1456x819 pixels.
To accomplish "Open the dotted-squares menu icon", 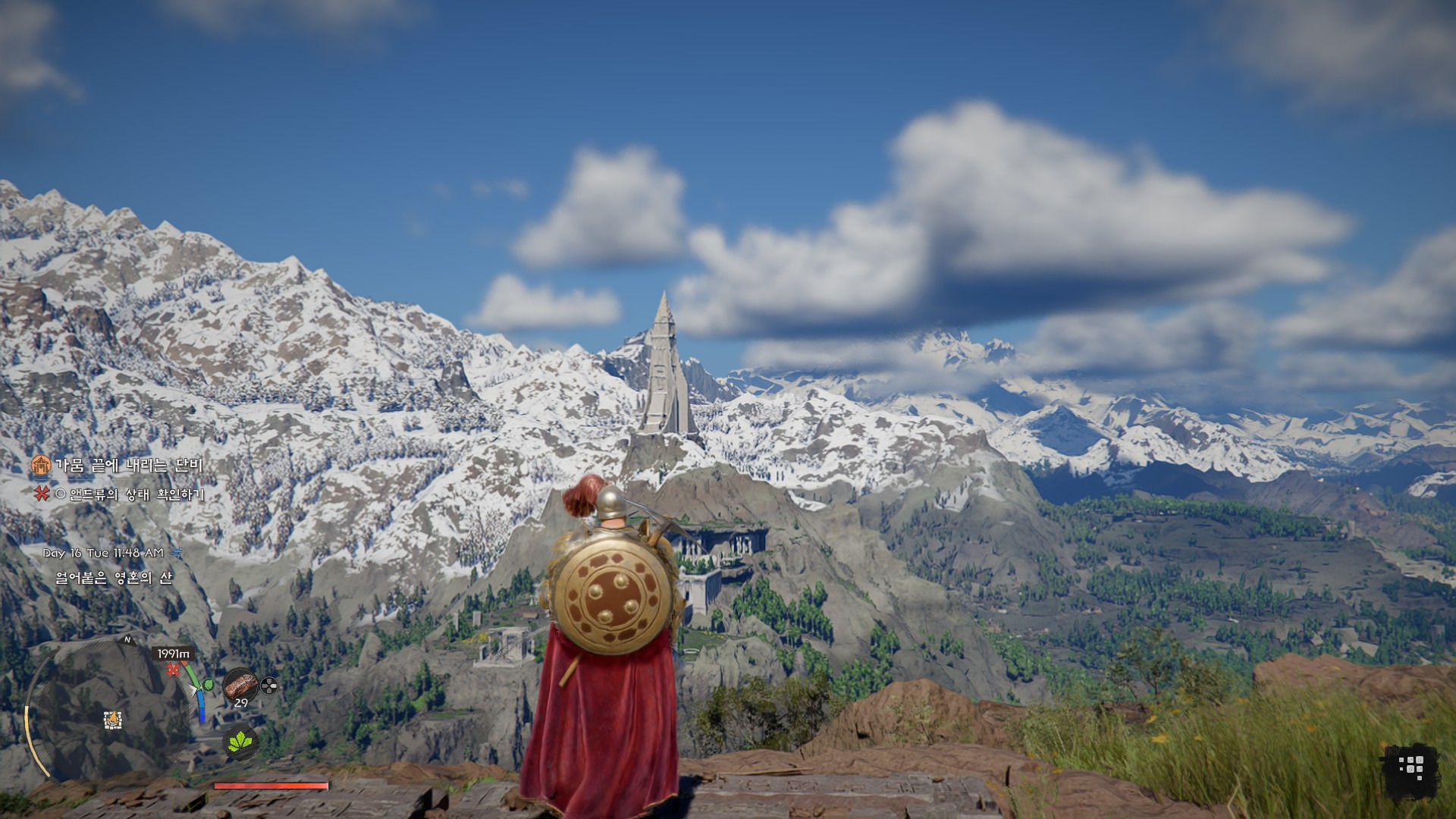I will click(1410, 767).
